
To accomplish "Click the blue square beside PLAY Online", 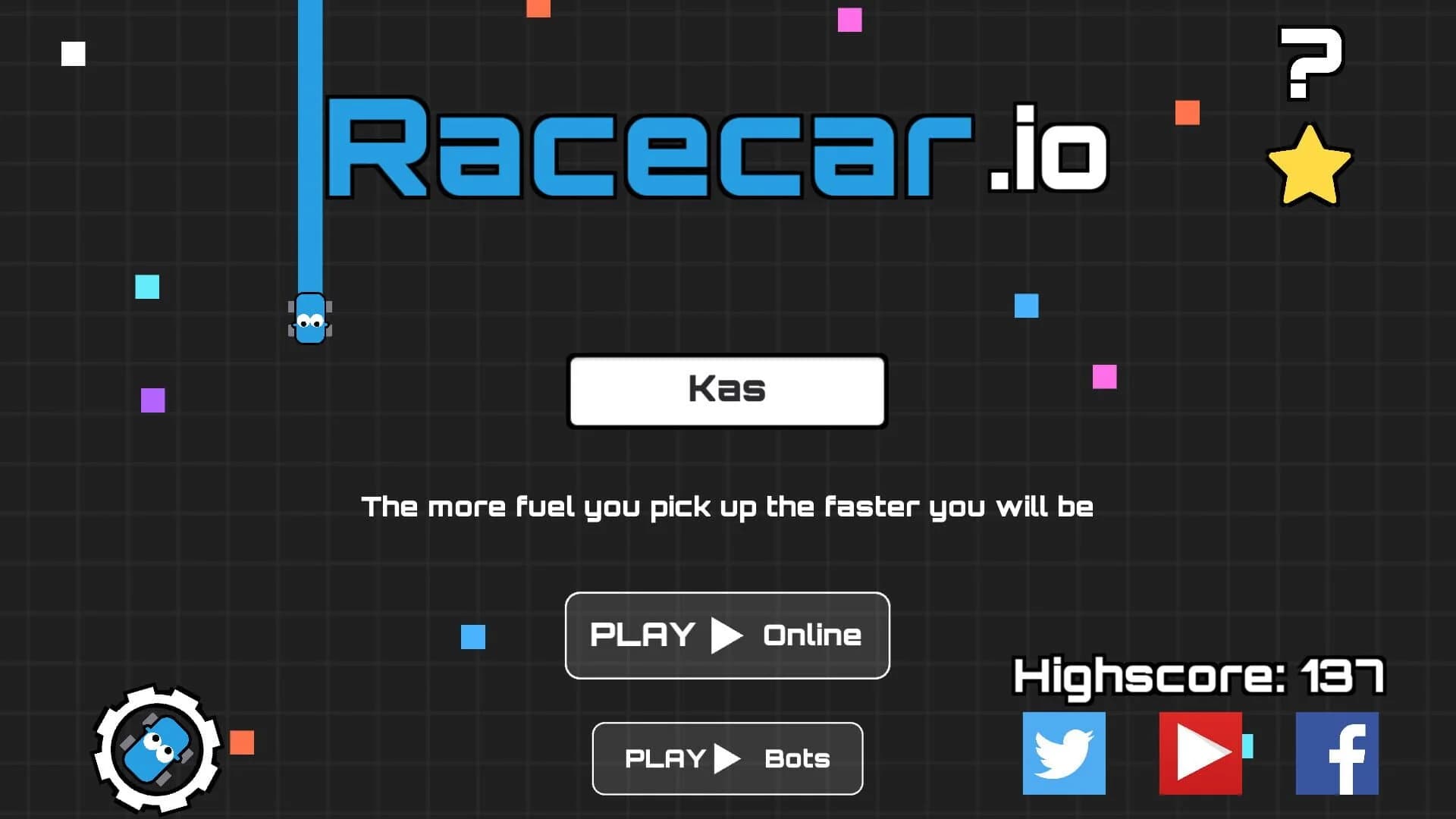I will tap(474, 639).
